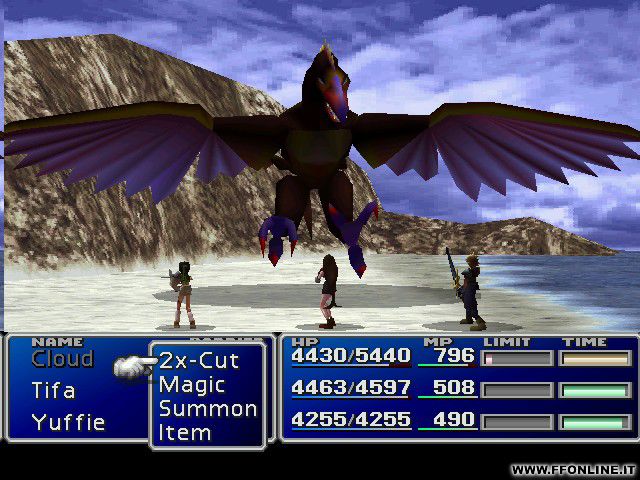Choose Yuffie in the party panel
640x480 pixels.
click(68, 421)
